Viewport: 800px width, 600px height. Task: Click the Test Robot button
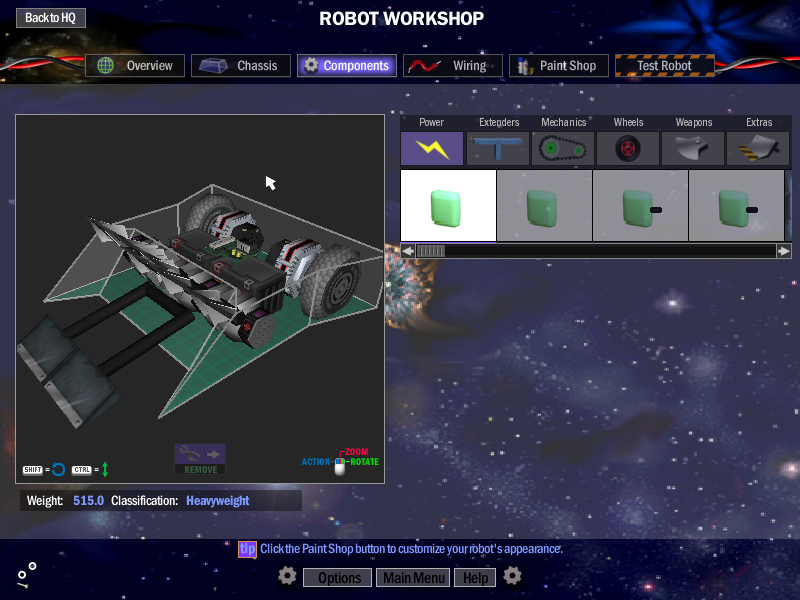click(x=665, y=66)
